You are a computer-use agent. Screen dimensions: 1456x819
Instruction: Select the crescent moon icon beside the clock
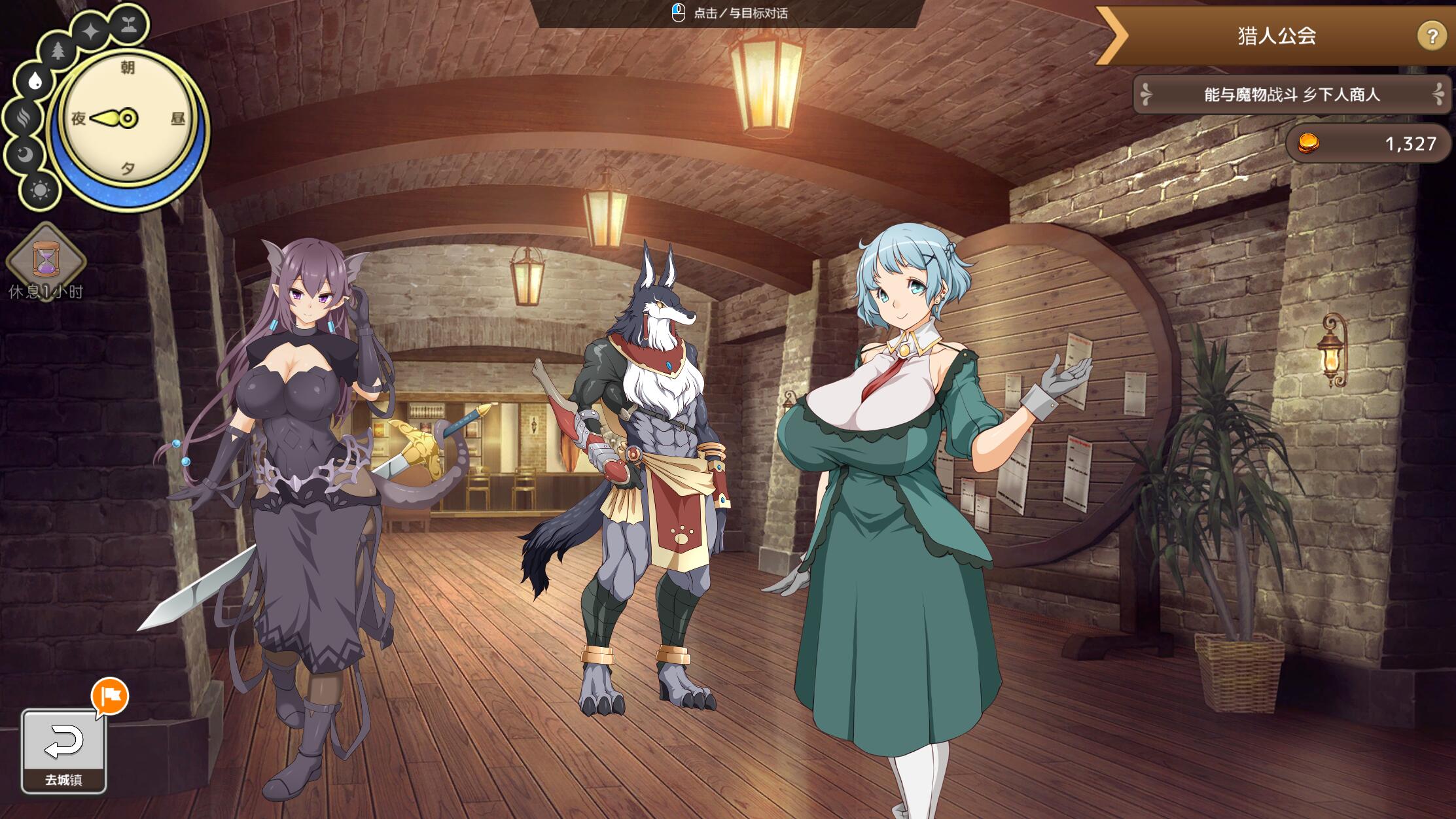pyautogui.click(x=24, y=155)
